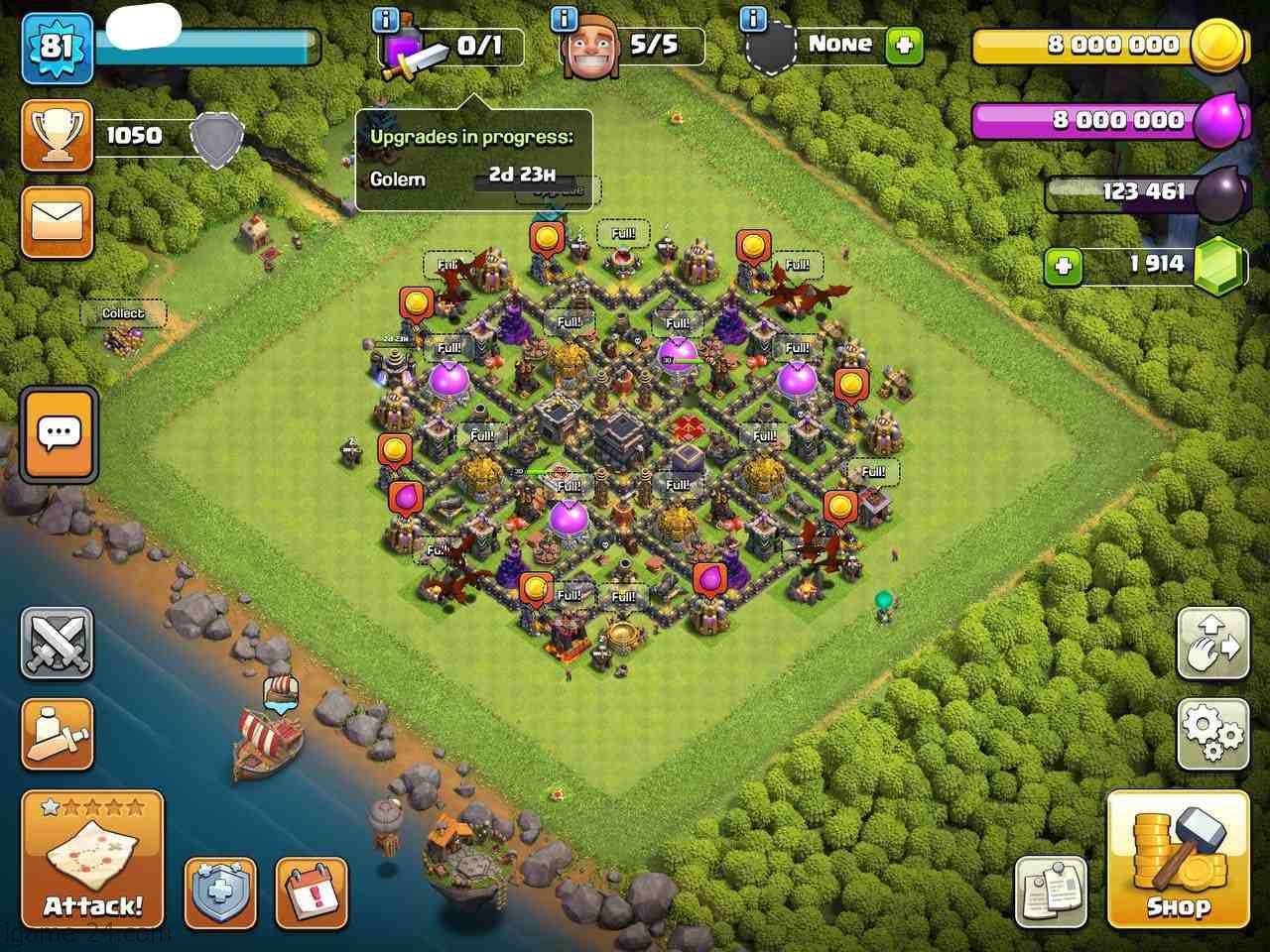Show shield info above the empty shield
The height and width of the screenshot is (952, 1270).
coord(754,19)
